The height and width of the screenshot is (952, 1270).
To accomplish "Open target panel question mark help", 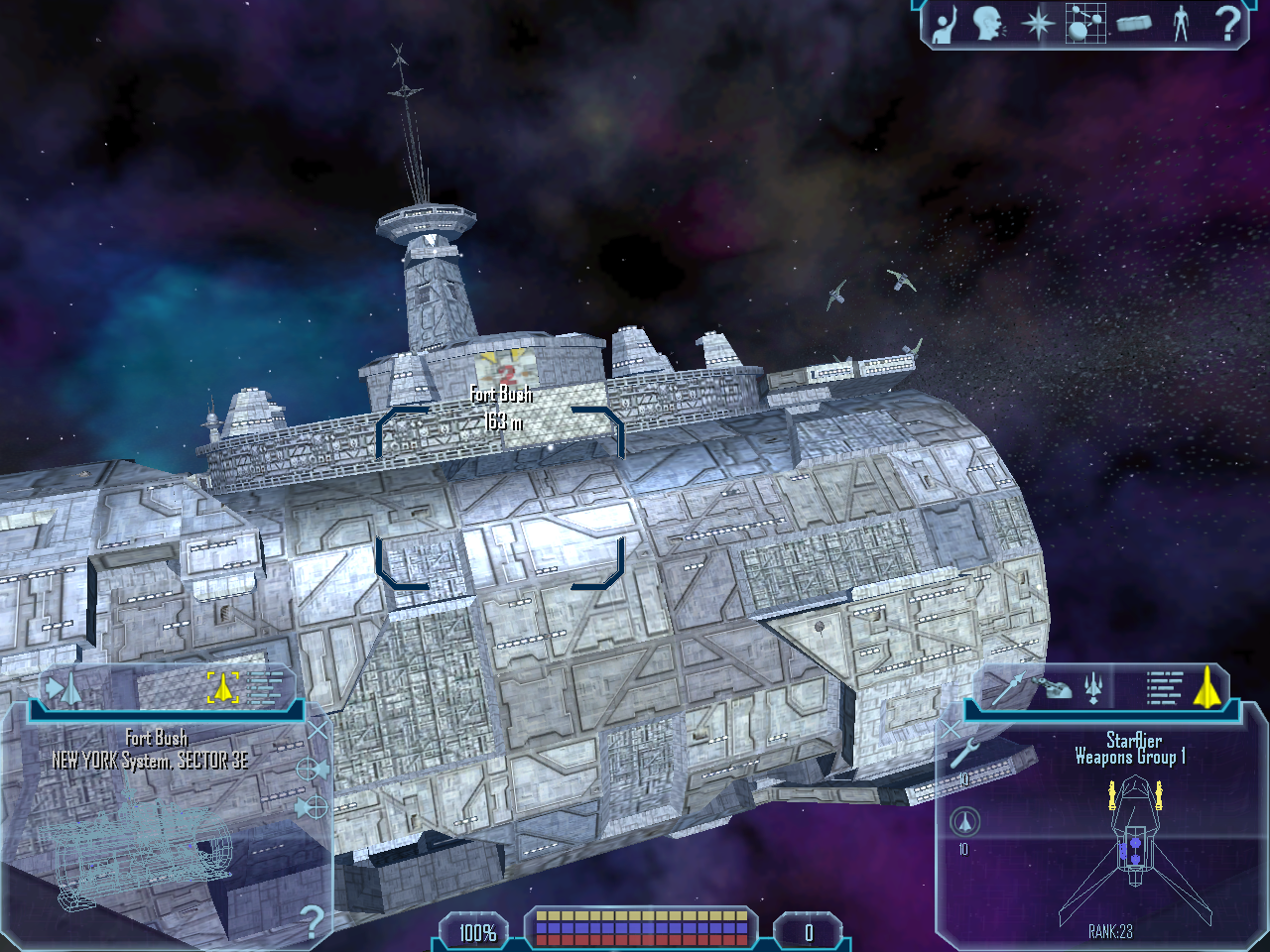I will coord(312,921).
